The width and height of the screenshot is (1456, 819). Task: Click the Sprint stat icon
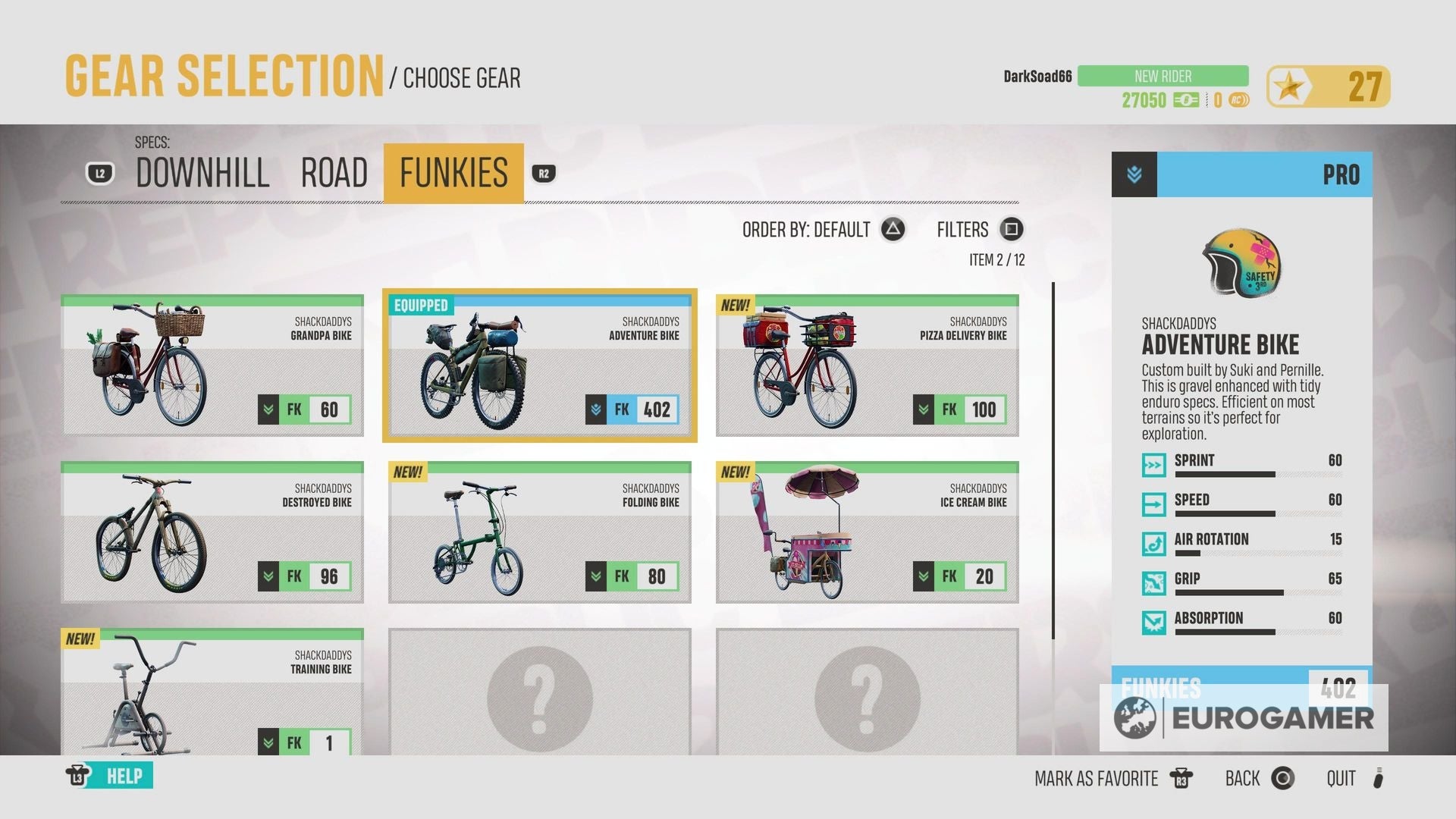1153,465
